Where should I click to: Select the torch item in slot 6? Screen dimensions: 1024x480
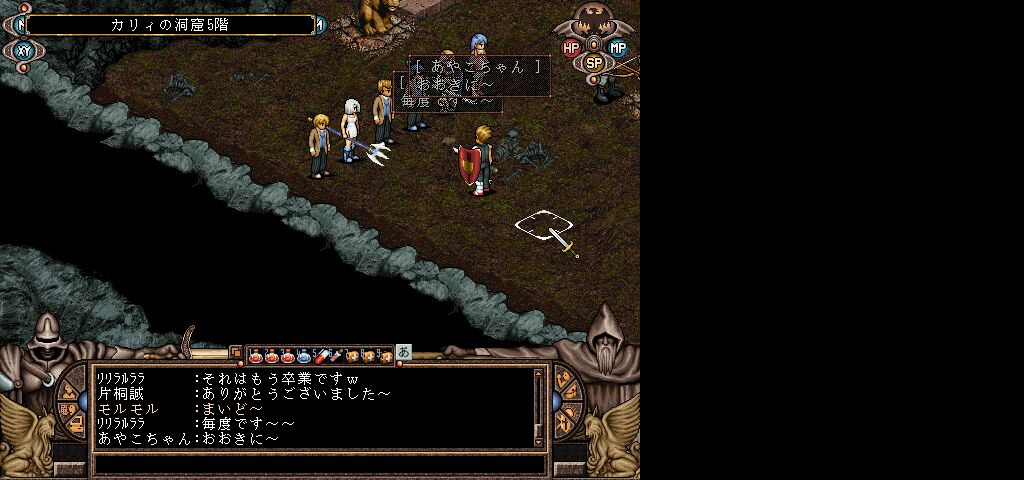coord(336,355)
